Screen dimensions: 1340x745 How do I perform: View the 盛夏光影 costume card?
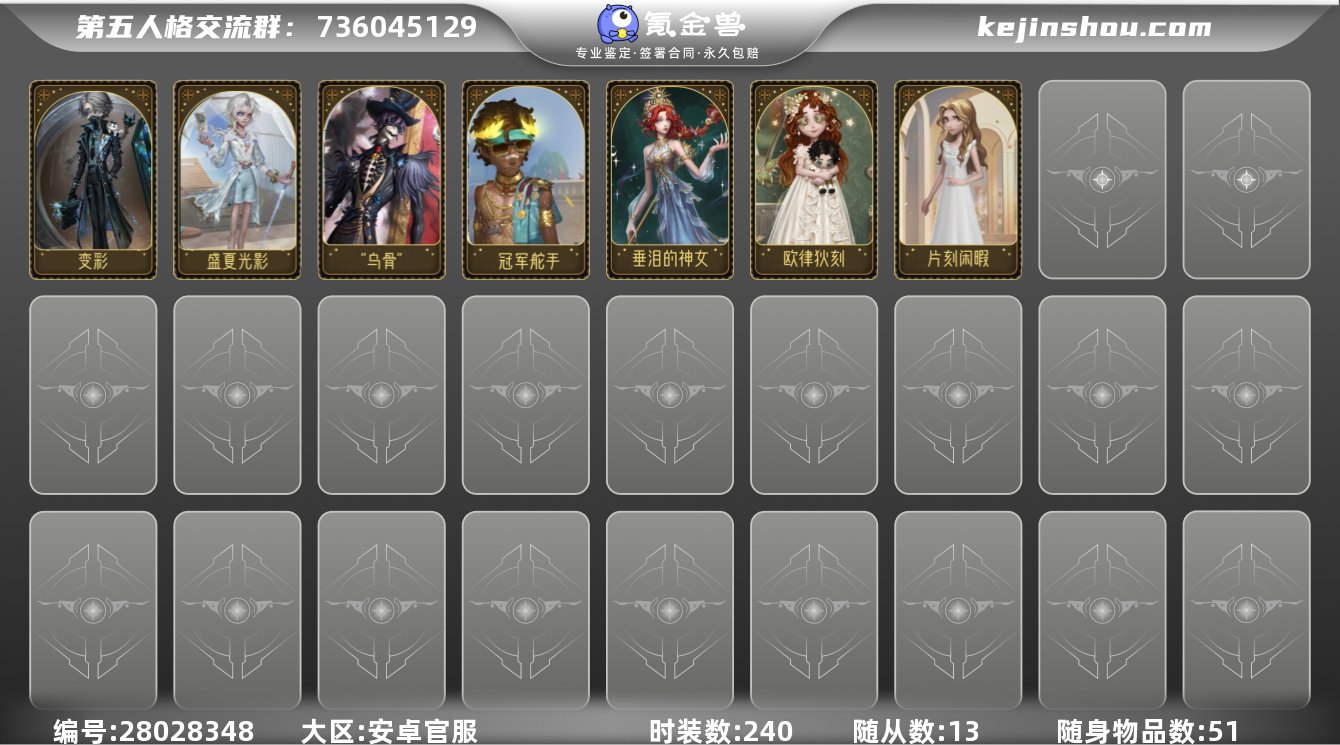point(238,178)
